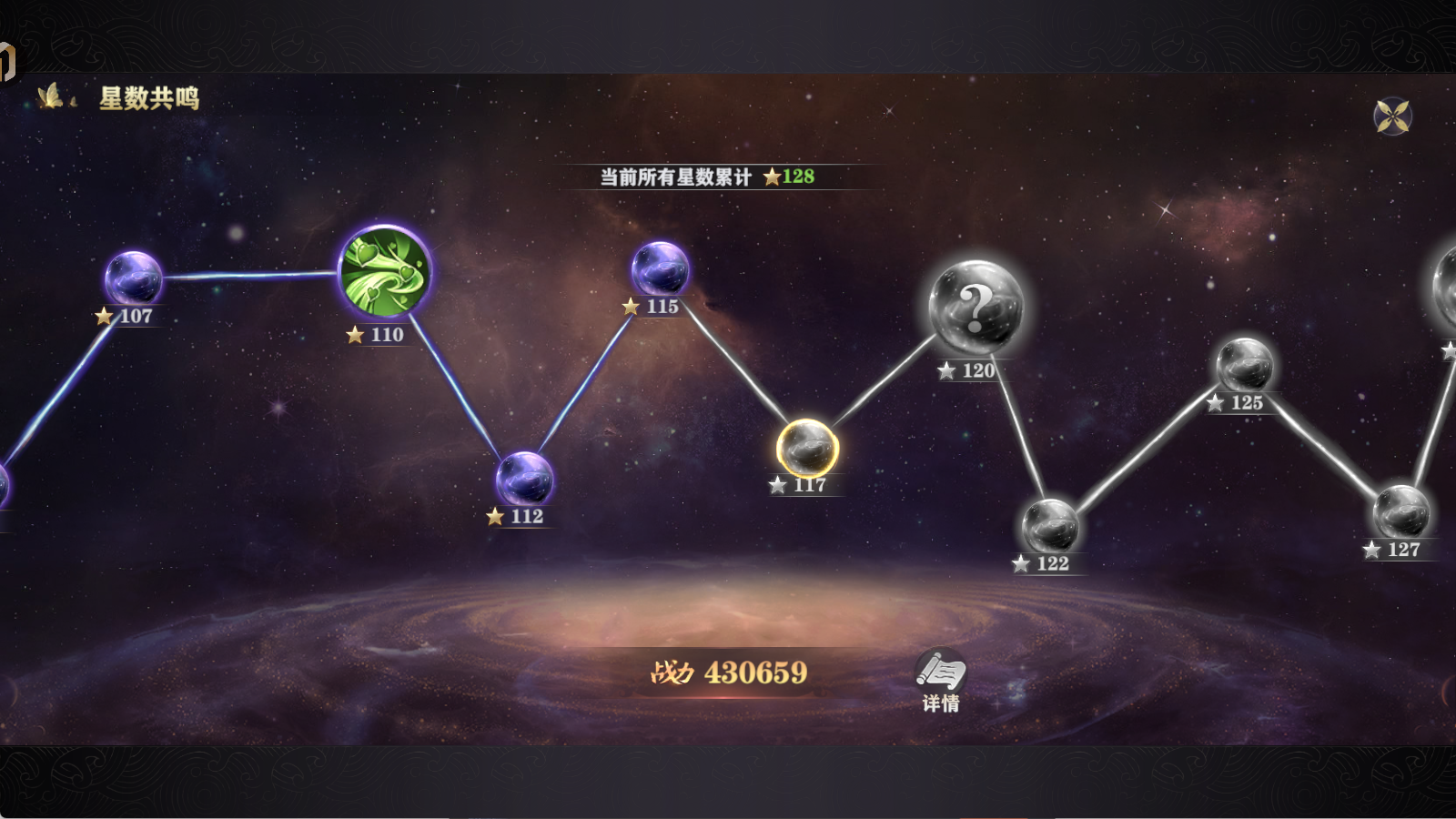Inspect the question mark 120-star node
The image size is (1456, 819).
(976, 308)
